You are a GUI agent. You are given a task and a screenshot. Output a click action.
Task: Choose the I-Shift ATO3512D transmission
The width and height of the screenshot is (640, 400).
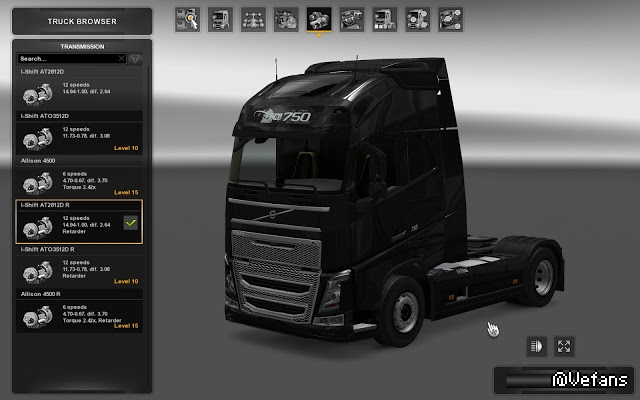(x=78, y=136)
